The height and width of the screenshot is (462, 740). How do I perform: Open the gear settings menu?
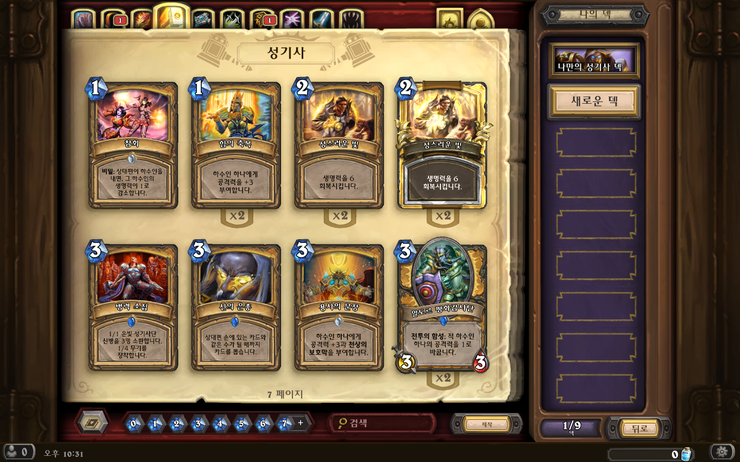[x=722, y=452]
